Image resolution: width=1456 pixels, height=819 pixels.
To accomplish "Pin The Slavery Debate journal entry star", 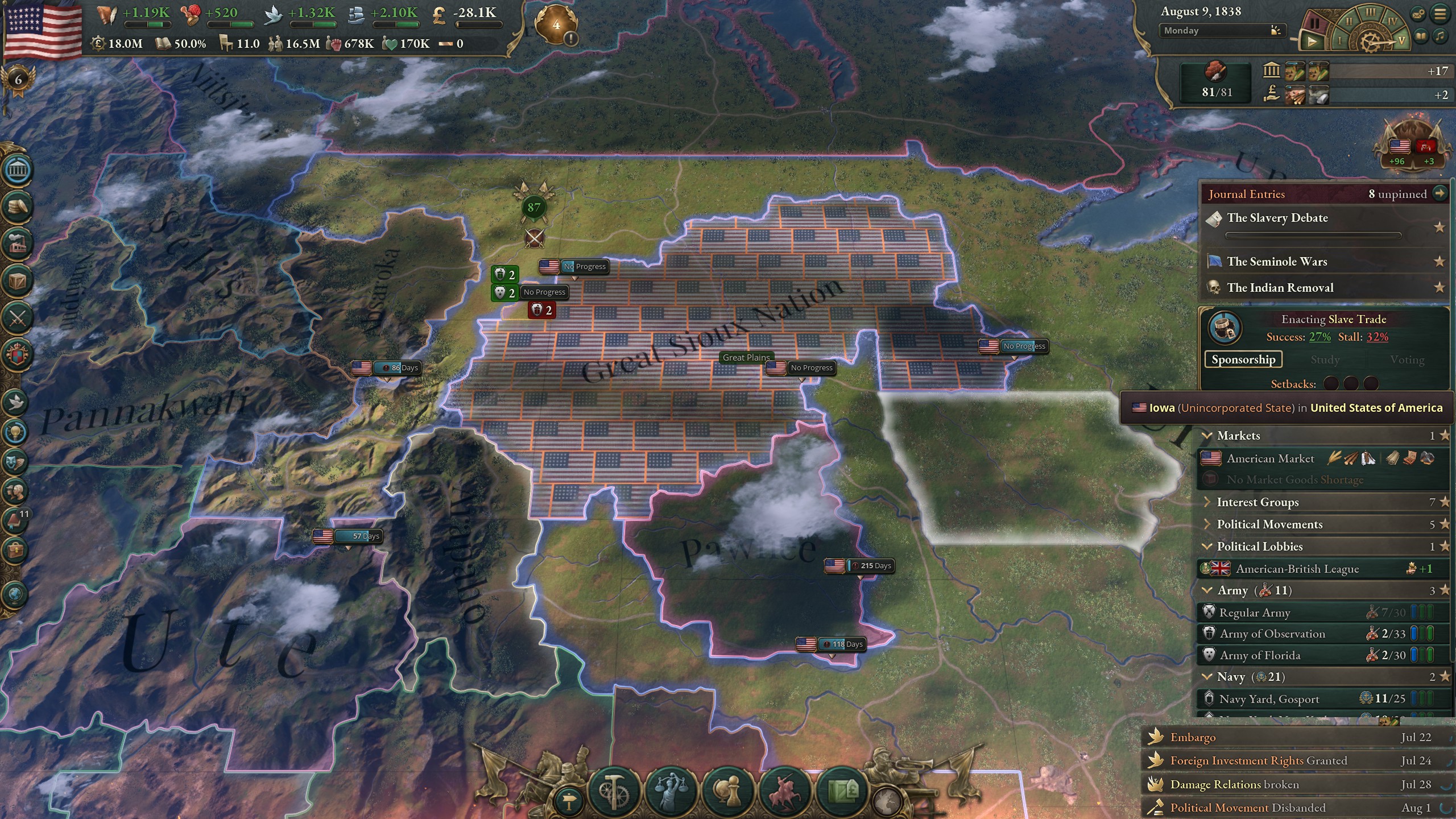I will click(1440, 227).
